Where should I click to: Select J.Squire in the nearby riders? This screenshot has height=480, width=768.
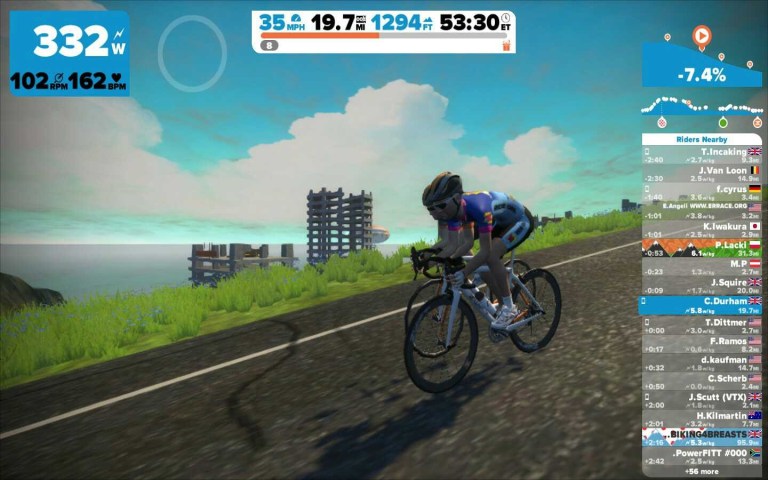(701, 285)
